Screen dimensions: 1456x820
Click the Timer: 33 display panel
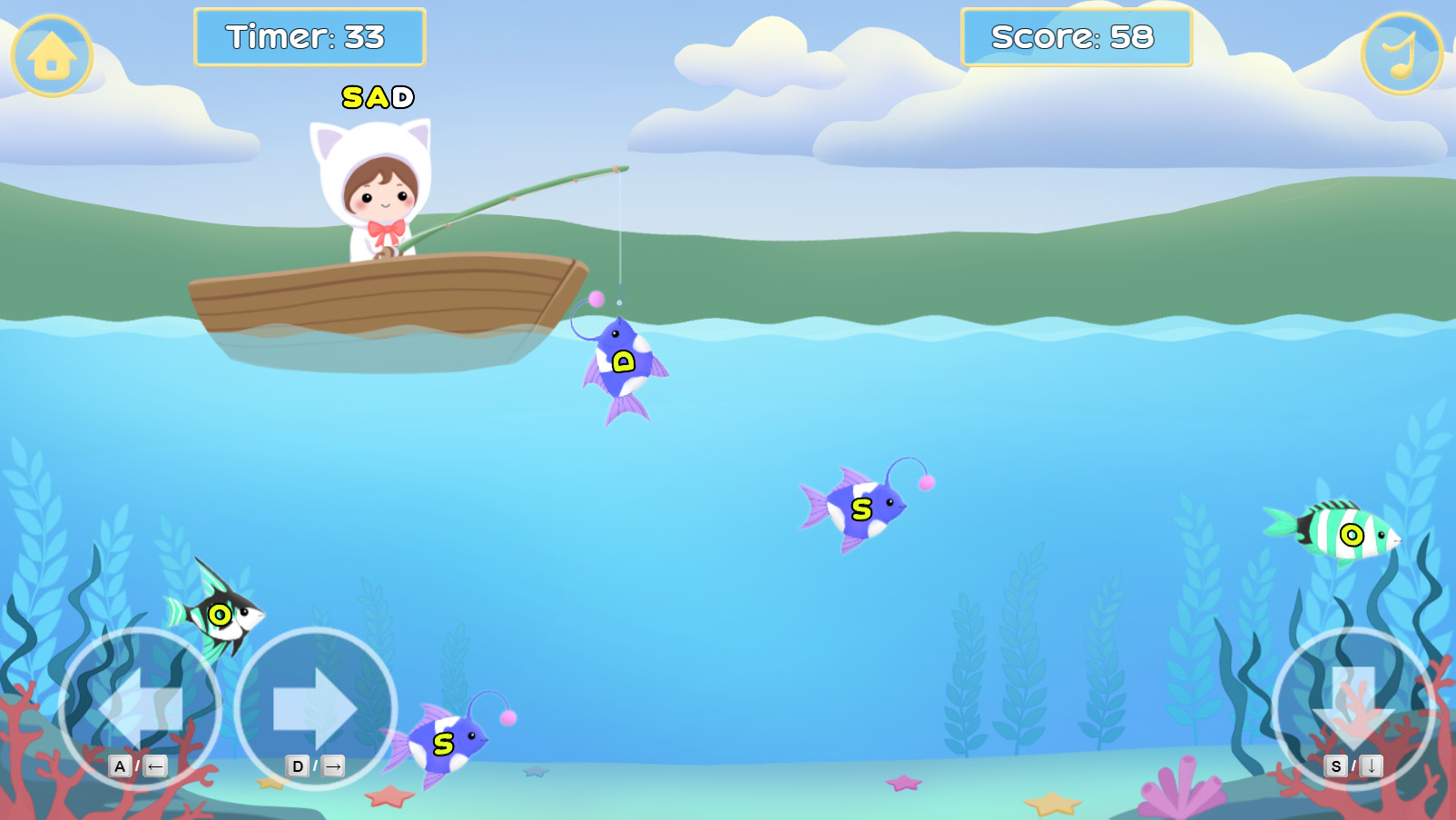tap(310, 38)
